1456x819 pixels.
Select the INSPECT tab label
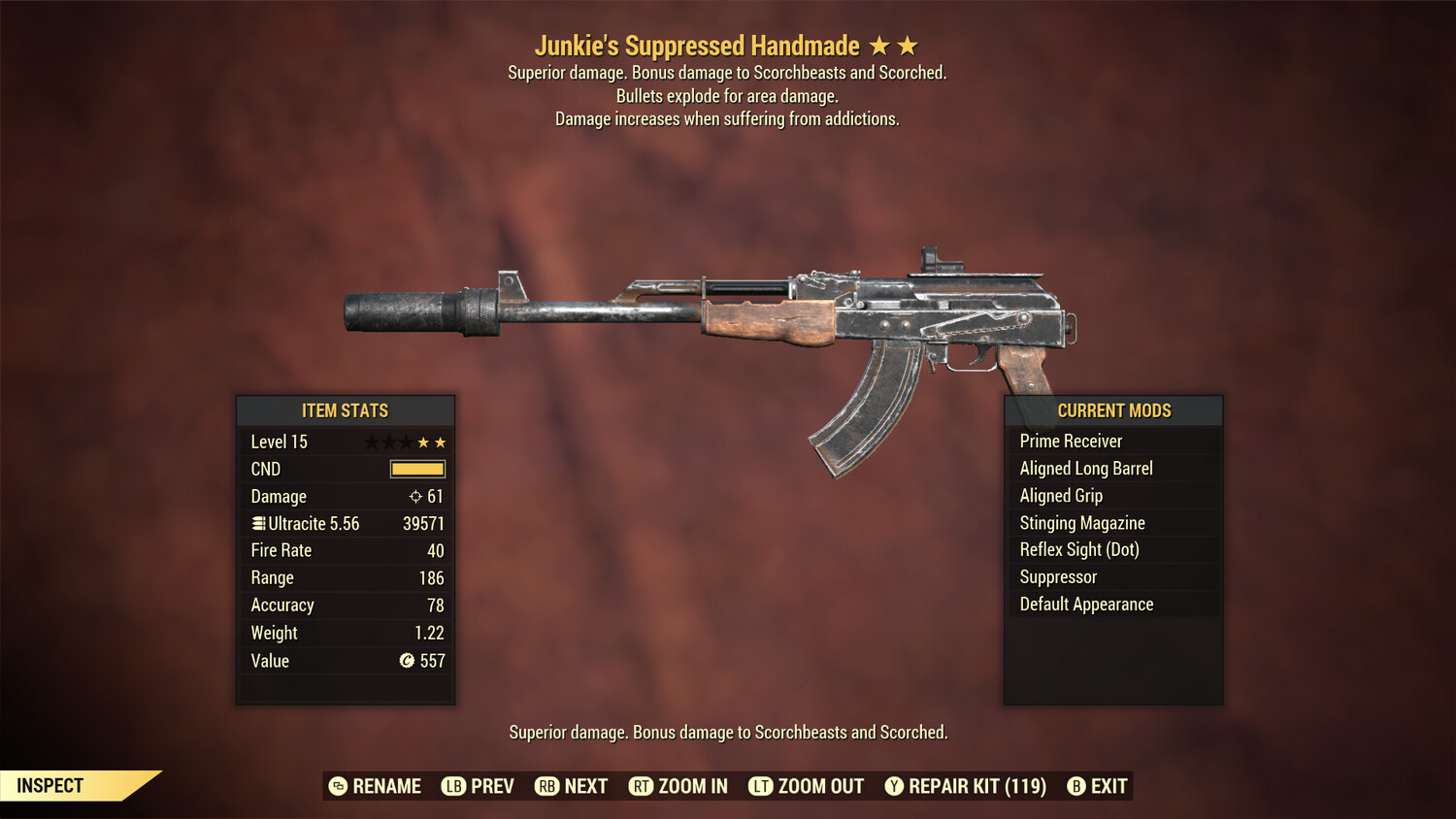click(49, 785)
